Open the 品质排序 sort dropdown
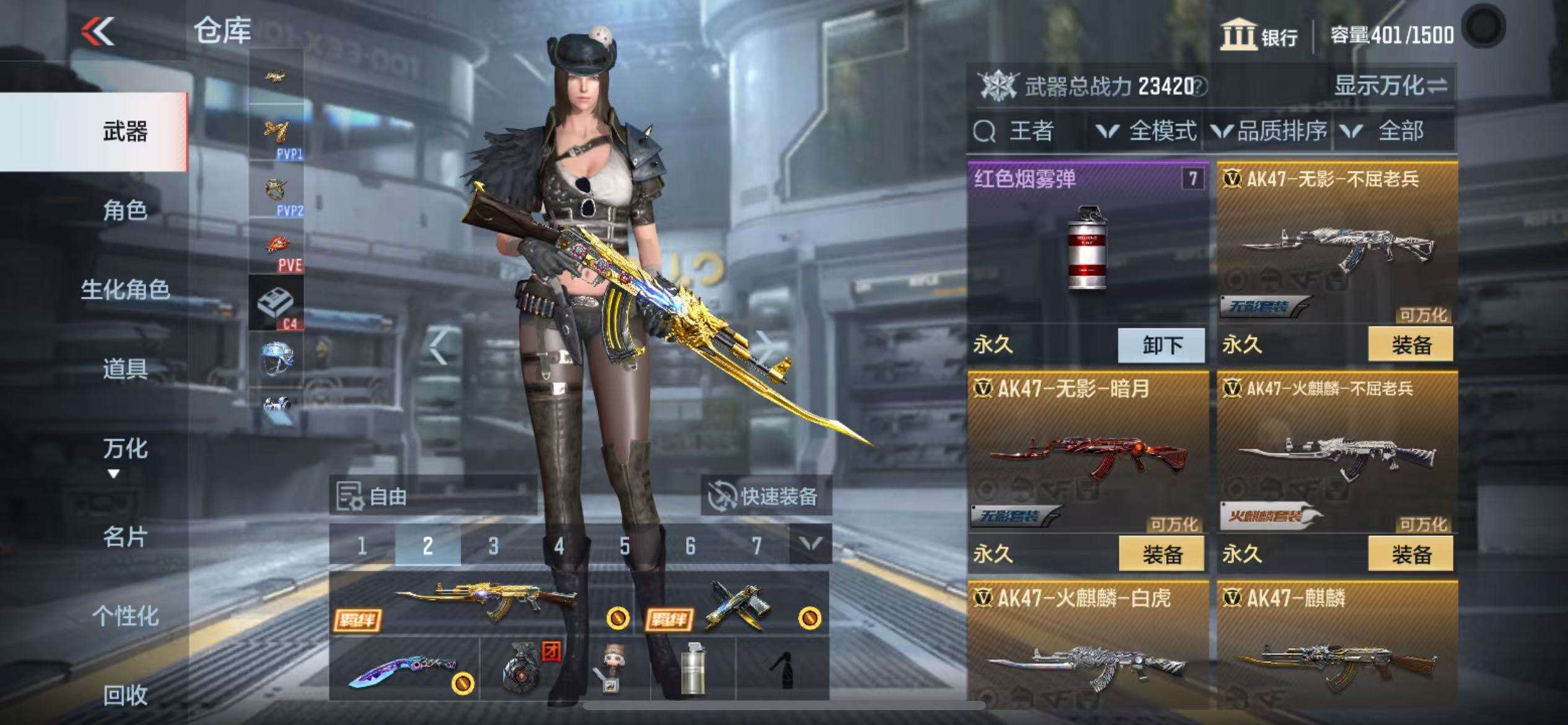Image resolution: width=1568 pixels, height=725 pixels. 1270,131
